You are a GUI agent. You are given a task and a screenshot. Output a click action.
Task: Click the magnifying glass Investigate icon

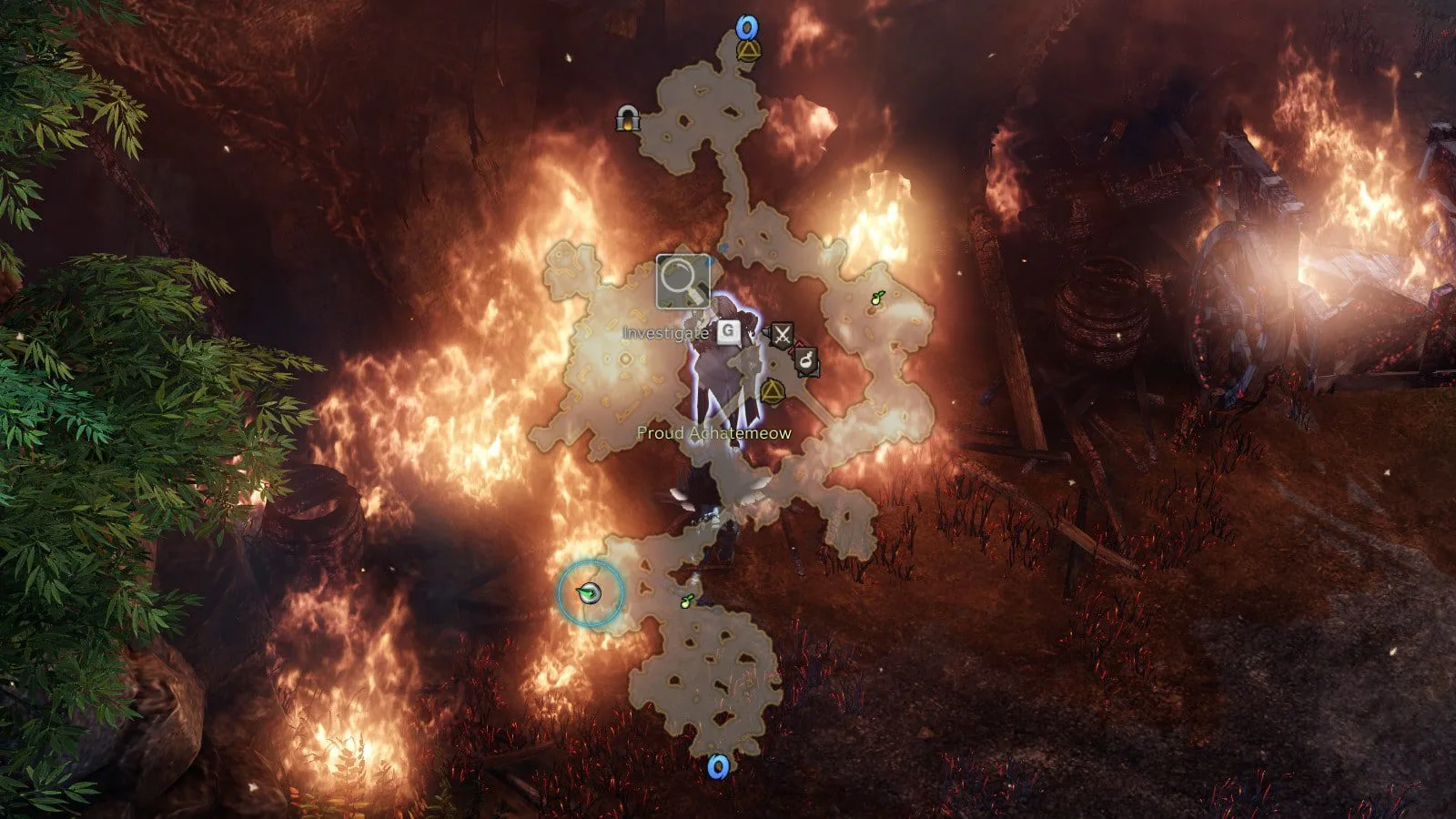click(x=682, y=281)
